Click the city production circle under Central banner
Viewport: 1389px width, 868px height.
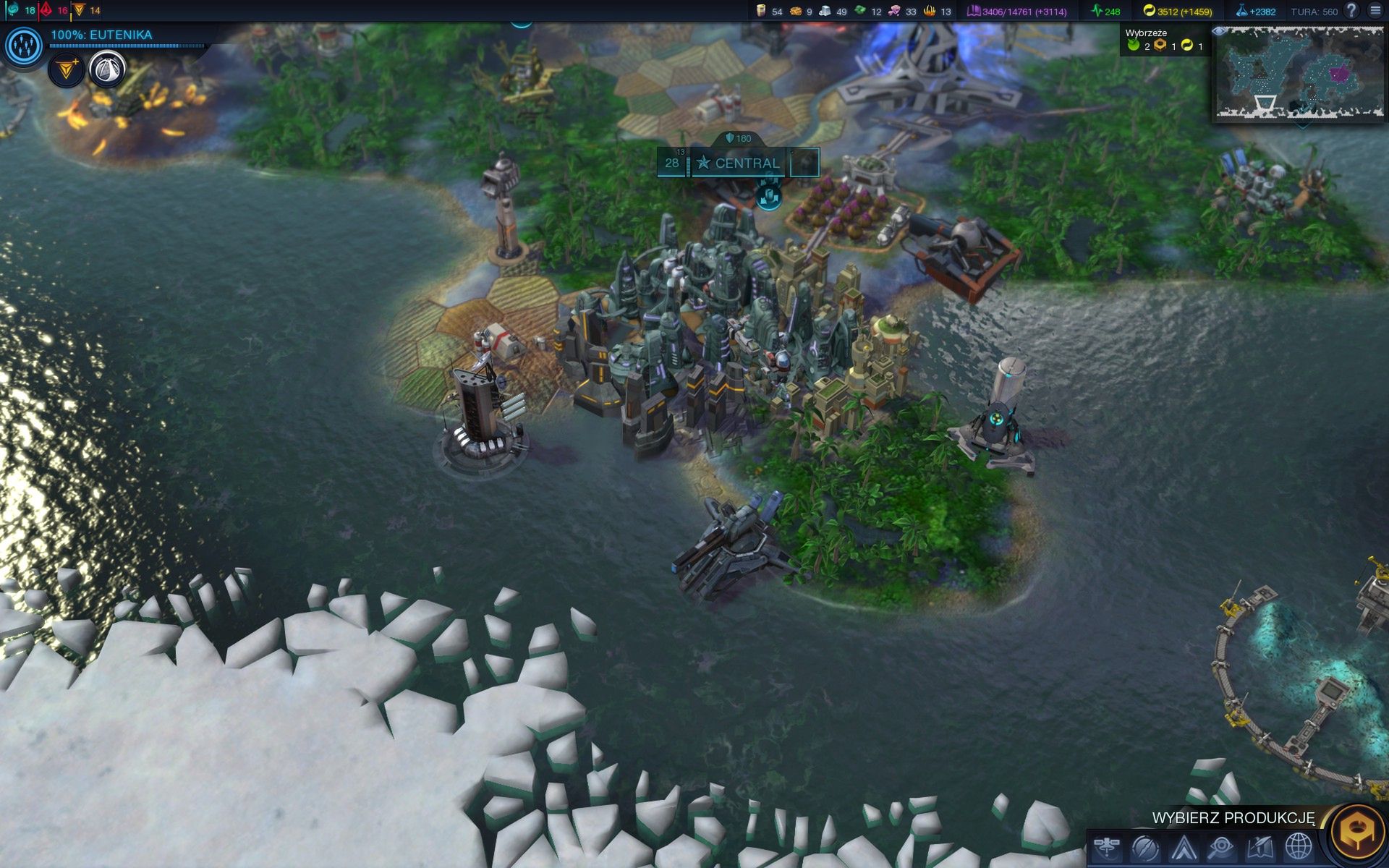(x=768, y=195)
